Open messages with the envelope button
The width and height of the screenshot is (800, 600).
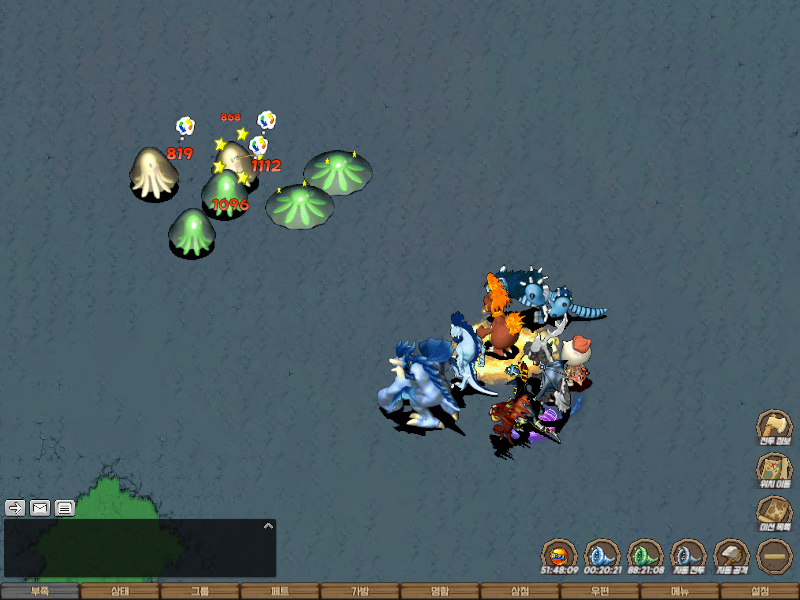click(40, 507)
